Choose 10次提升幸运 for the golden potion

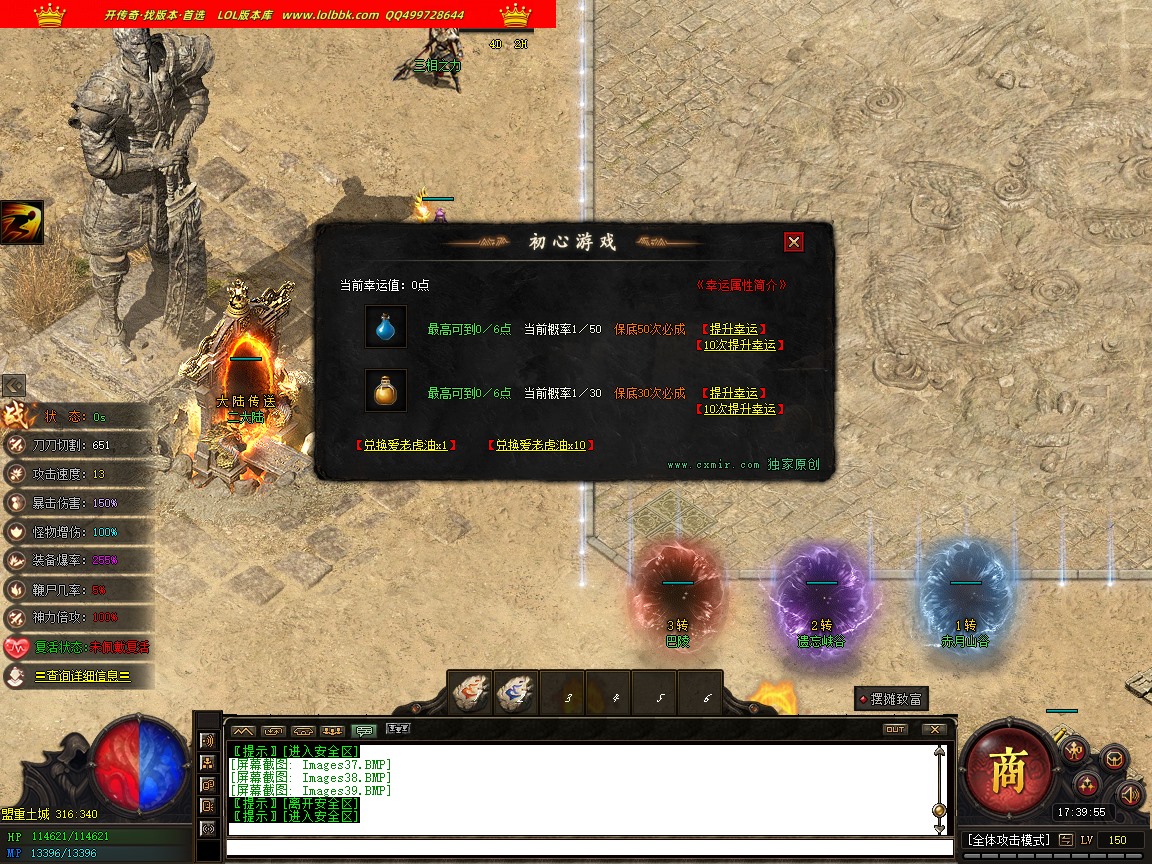coord(739,409)
